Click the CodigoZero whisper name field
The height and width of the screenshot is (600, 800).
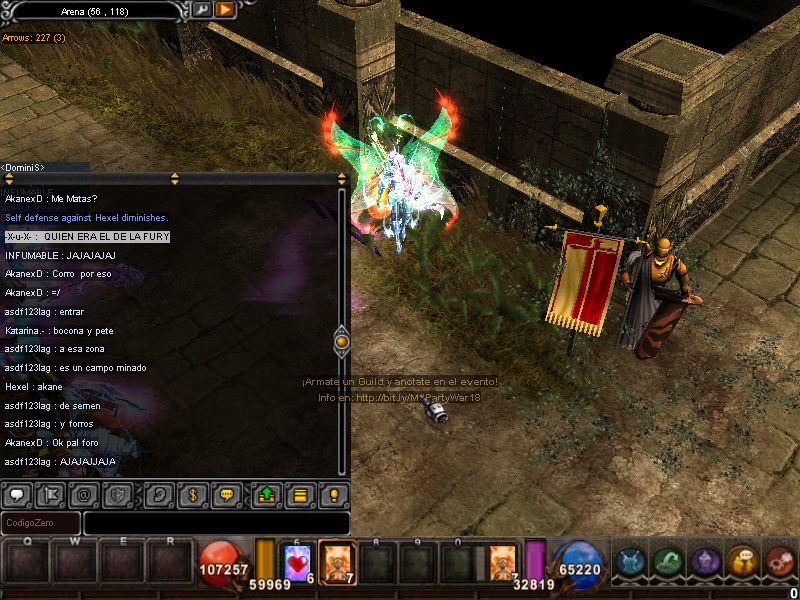tap(41, 523)
